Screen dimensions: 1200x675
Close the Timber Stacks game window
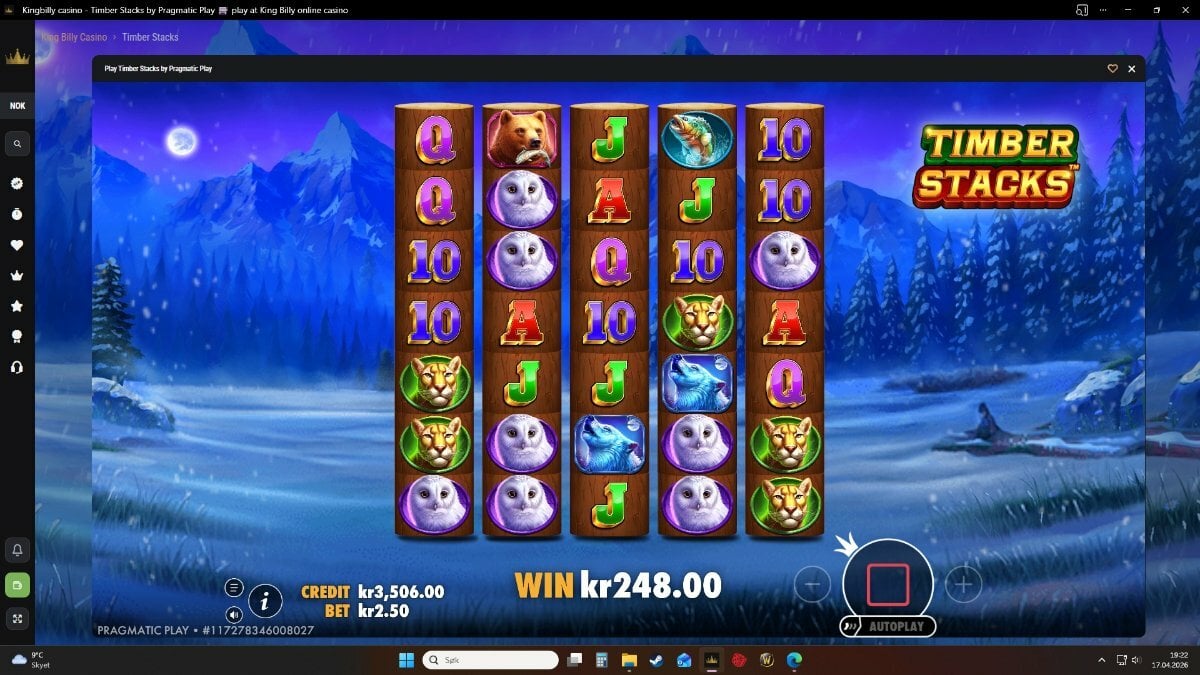tap(1132, 69)
